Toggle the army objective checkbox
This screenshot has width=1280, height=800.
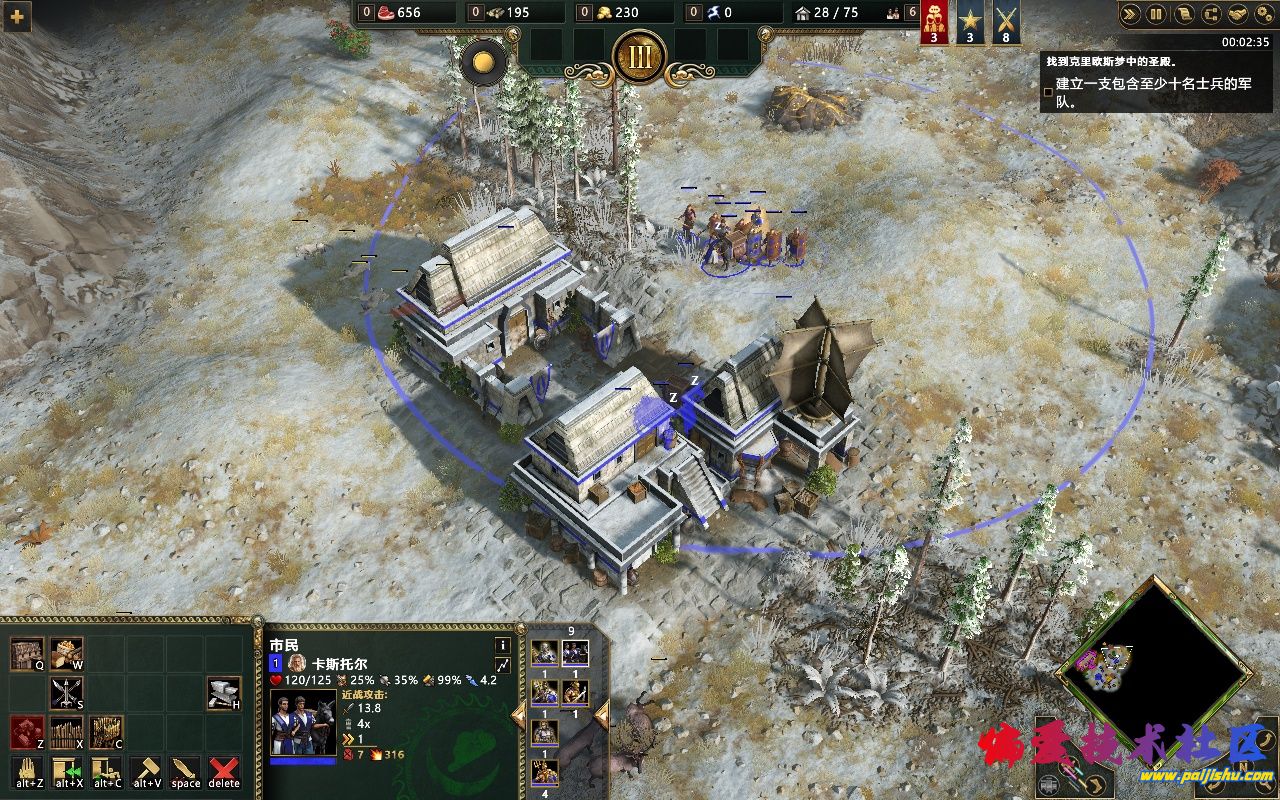click(x=1048, y=91)
